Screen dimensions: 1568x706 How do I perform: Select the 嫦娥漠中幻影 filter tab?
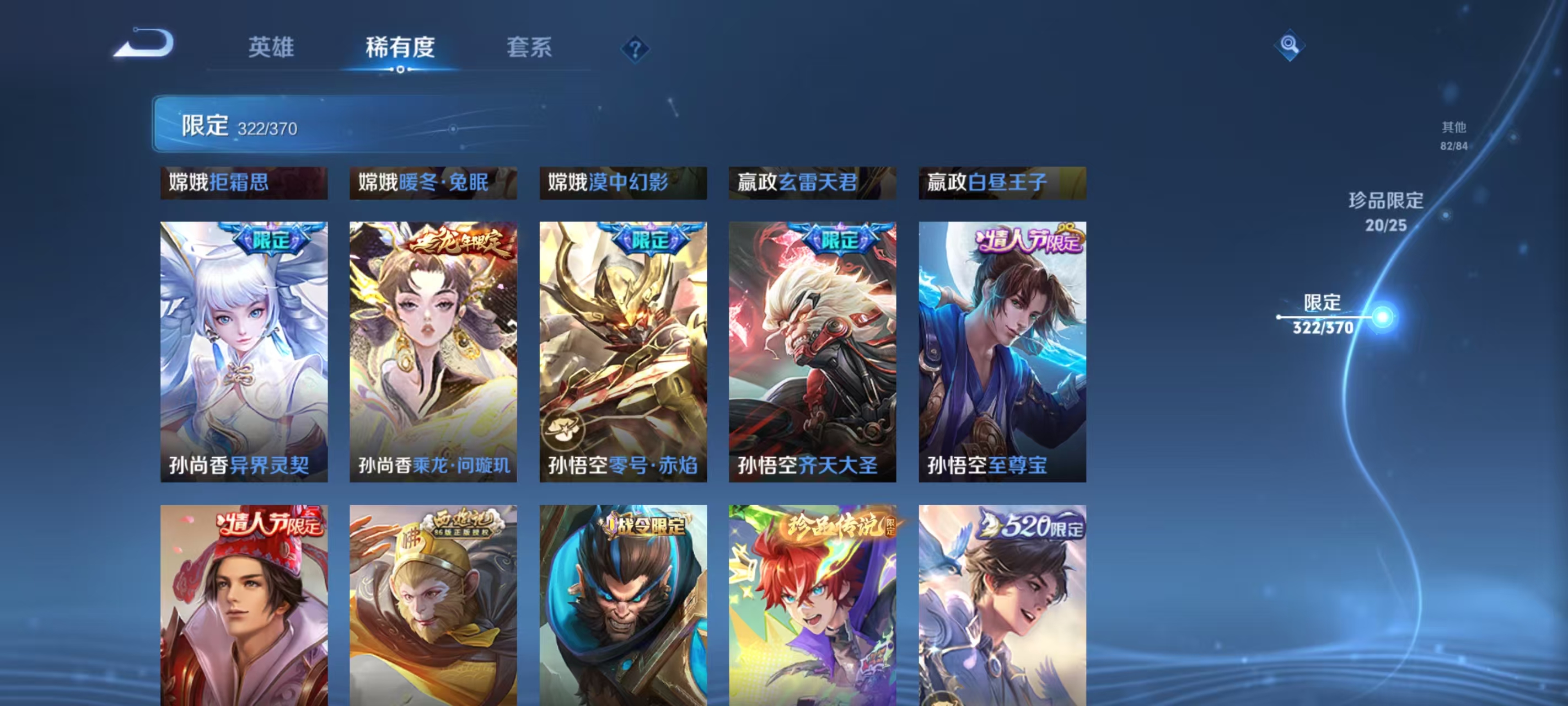(622, 183)
